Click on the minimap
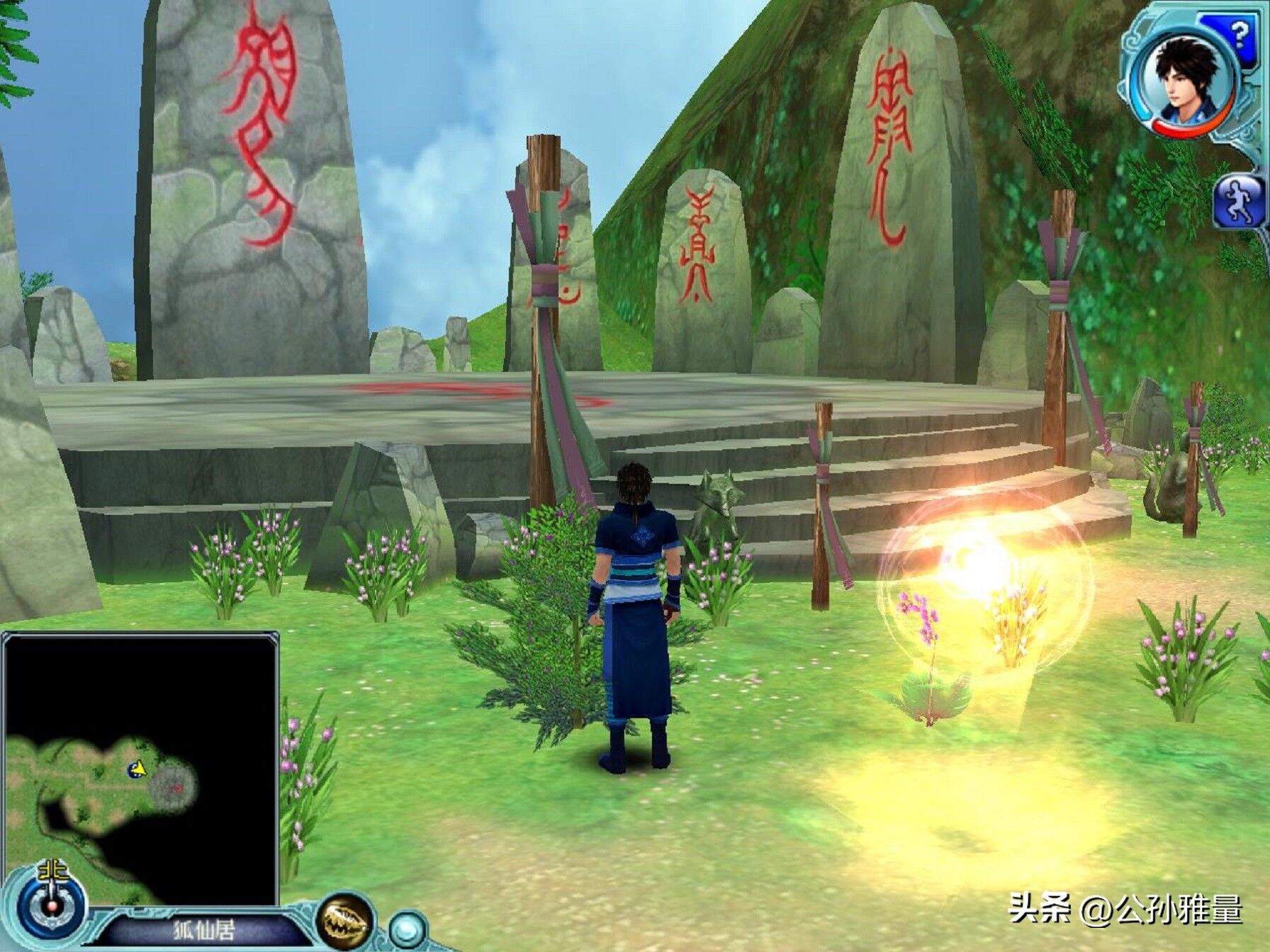Viewport: 1270px width, 952px height. click(140, 769)
